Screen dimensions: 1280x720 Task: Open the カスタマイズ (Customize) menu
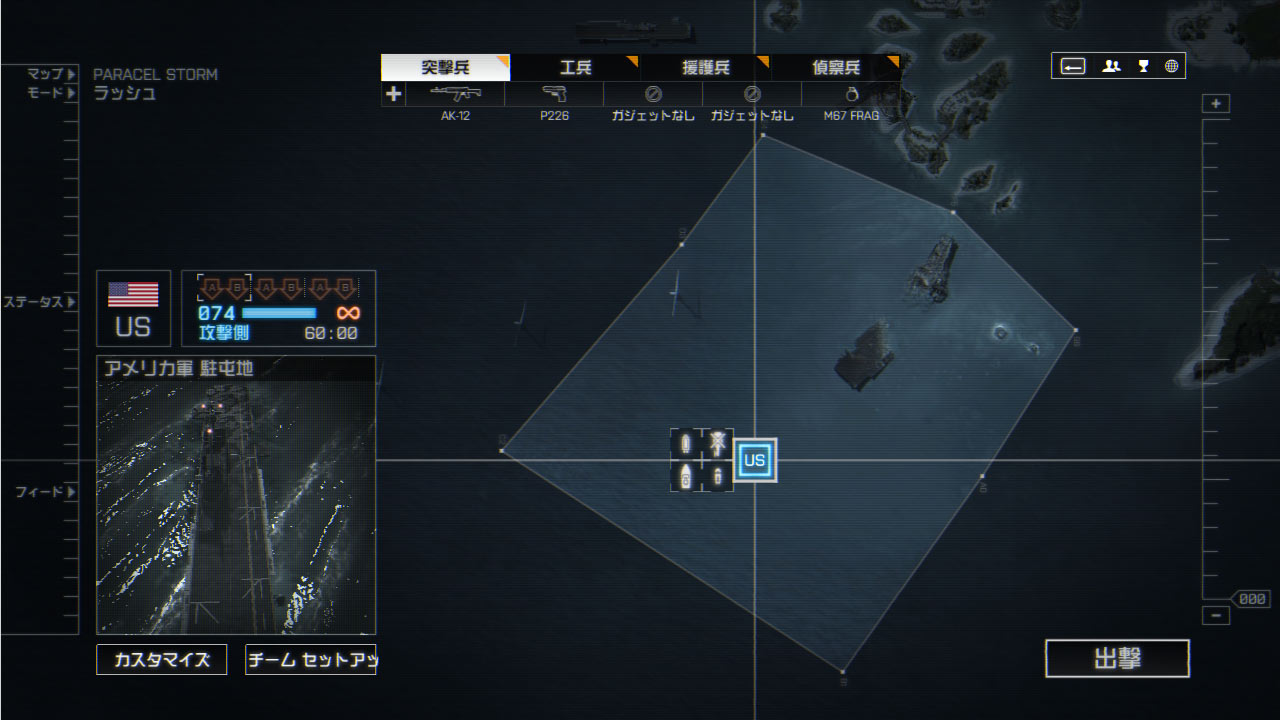(161, 660)
